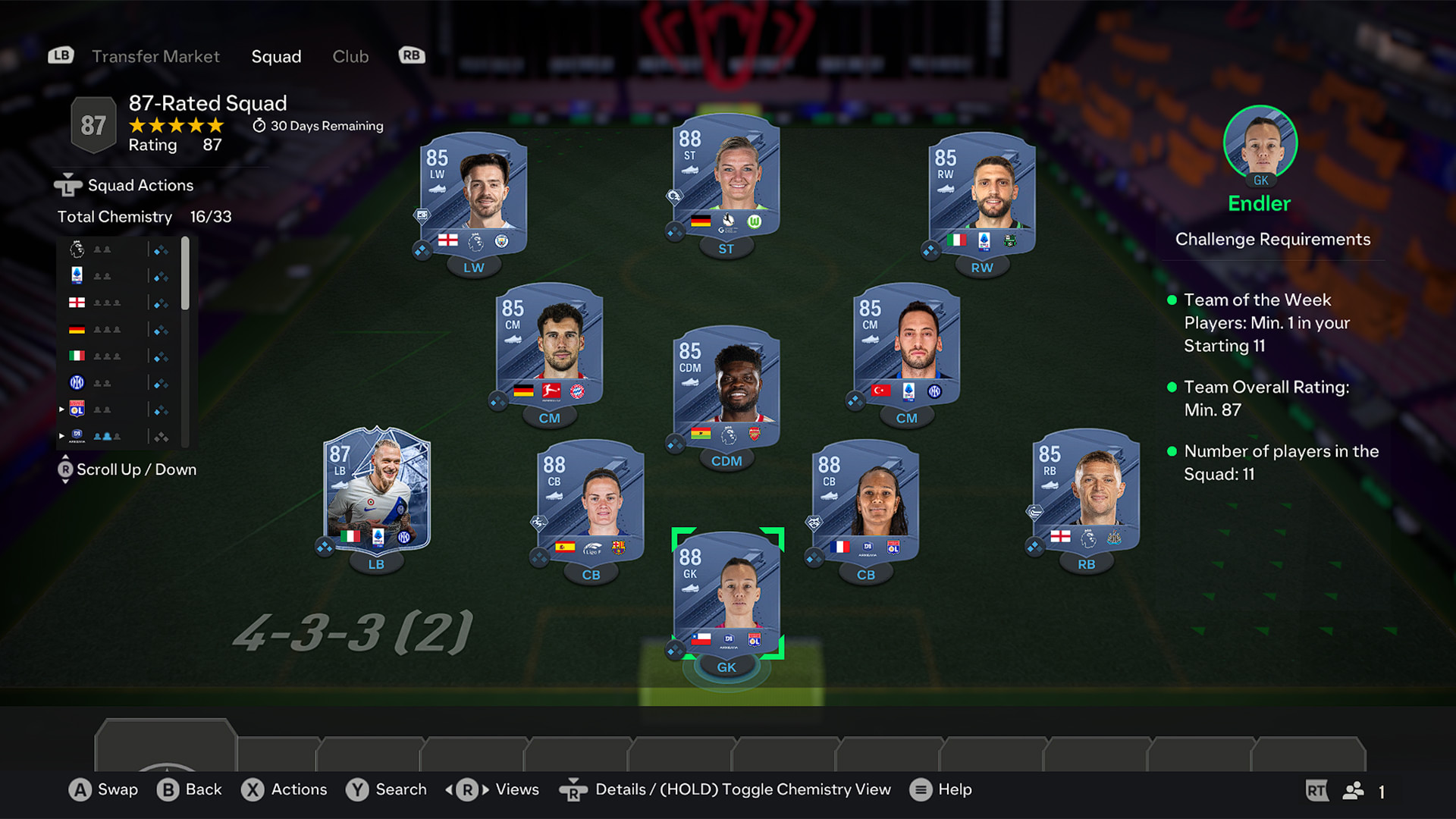Image resolution: width=1456 pixels, height=819 pixels.
Task: Open the Club tab
Action: pyautogui.click(x=350, y=56)
